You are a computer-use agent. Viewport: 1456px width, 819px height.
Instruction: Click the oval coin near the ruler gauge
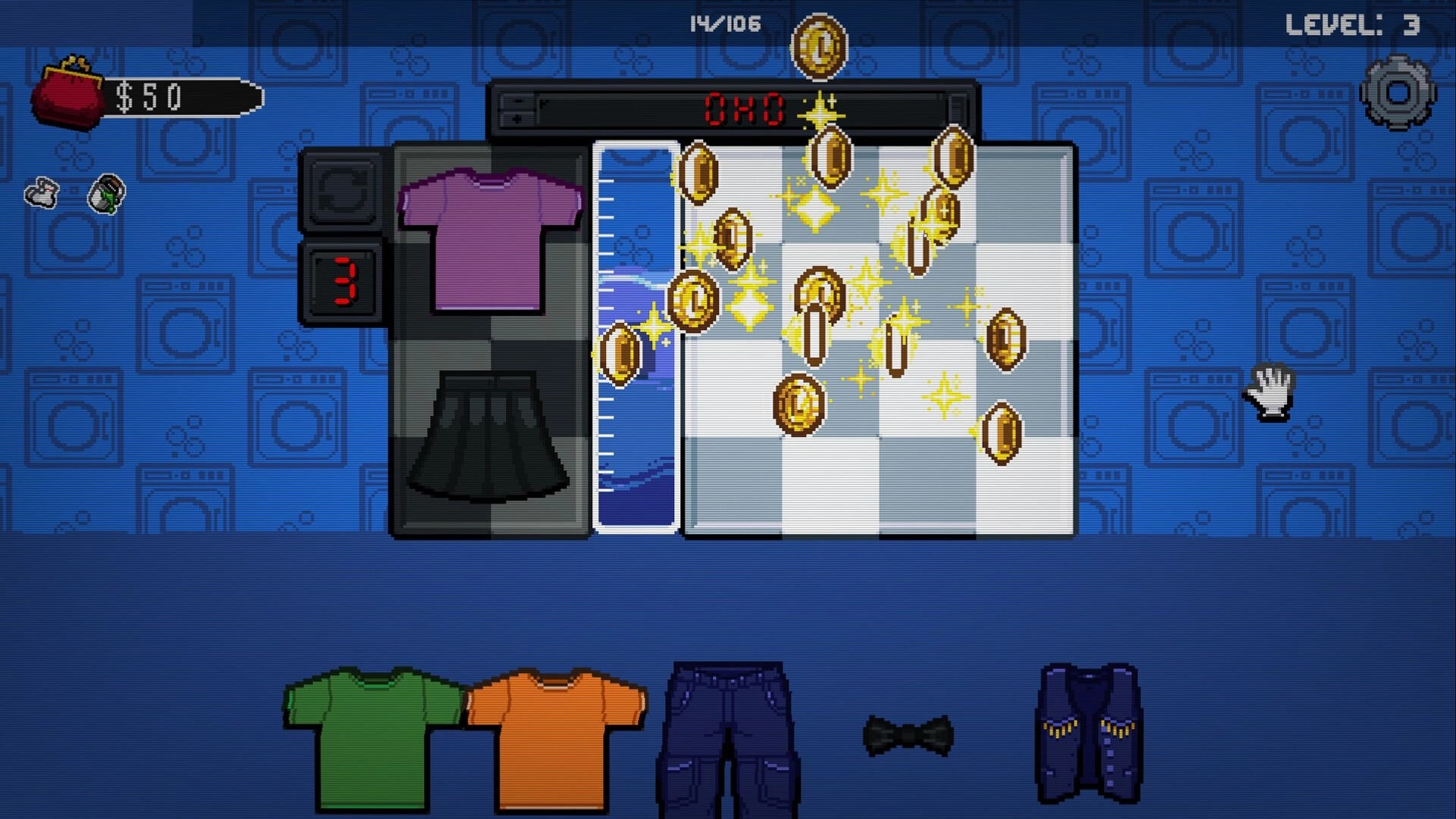[622, 353]
